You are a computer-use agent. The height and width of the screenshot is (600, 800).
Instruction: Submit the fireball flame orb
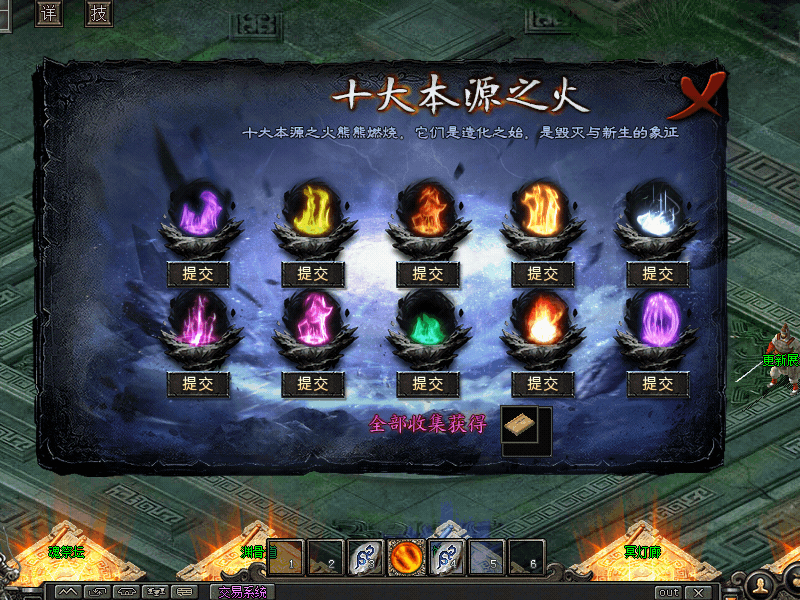tap(542, 383)
